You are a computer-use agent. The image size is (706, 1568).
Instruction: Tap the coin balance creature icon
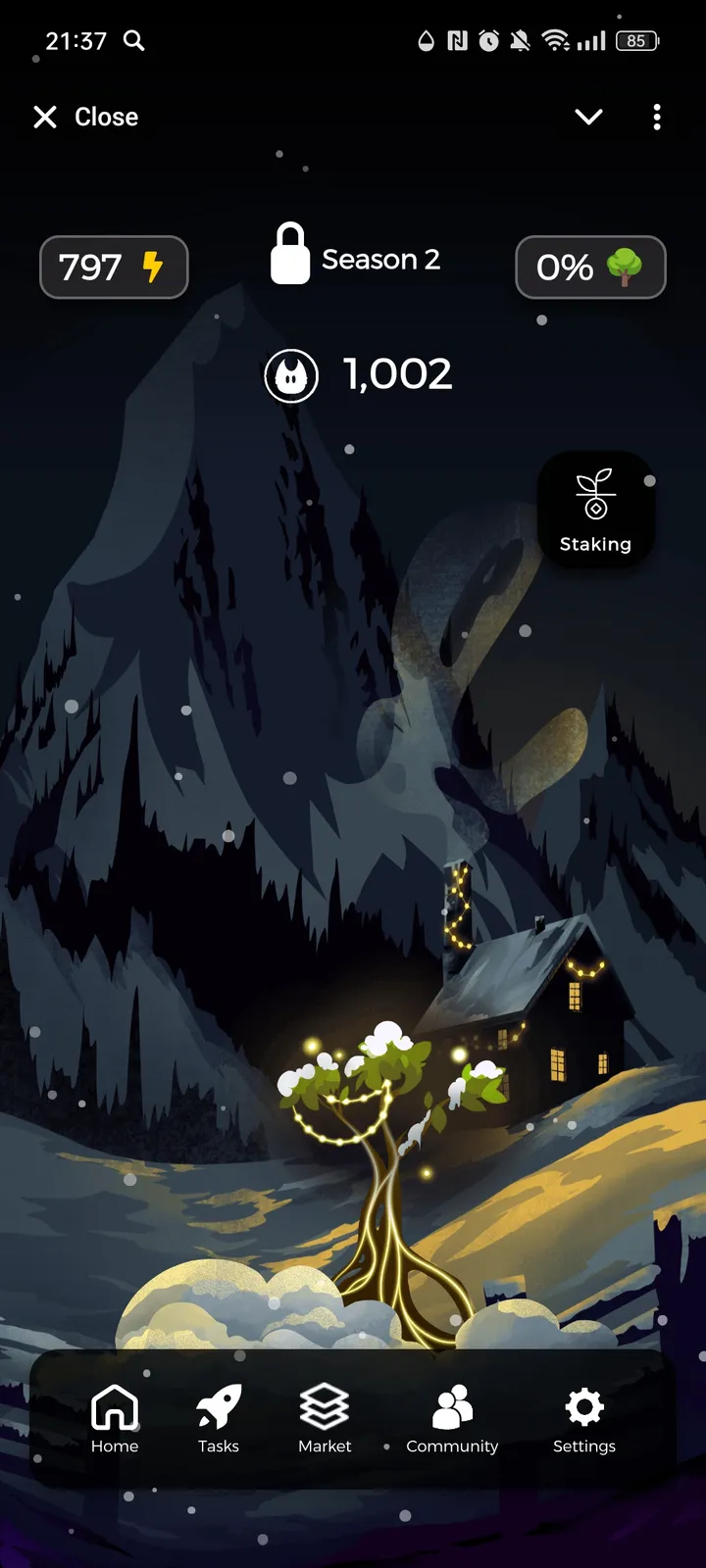click(291, 375)
